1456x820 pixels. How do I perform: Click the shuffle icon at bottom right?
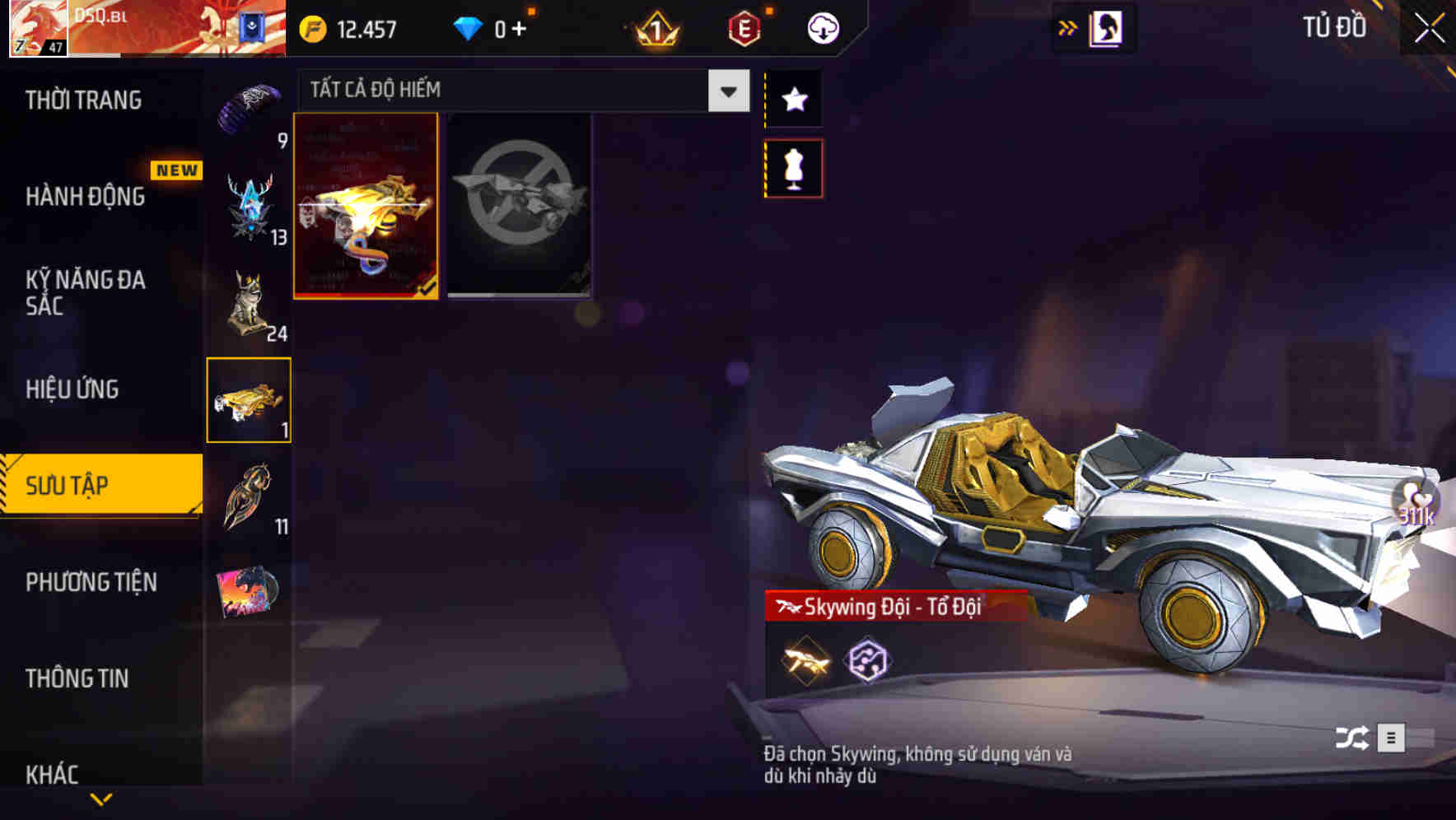pos(1352,737)
